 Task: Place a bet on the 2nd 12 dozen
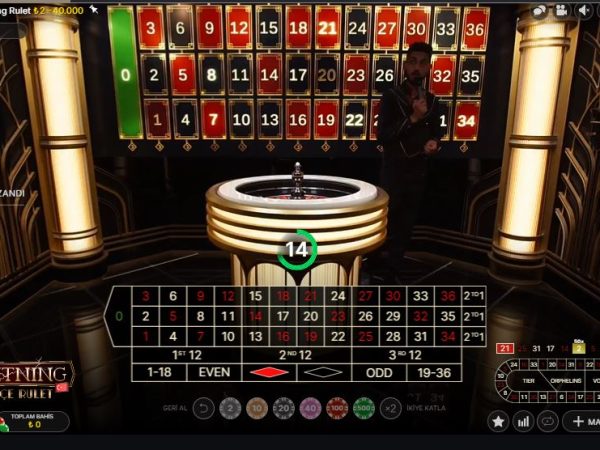click(296, 354)
